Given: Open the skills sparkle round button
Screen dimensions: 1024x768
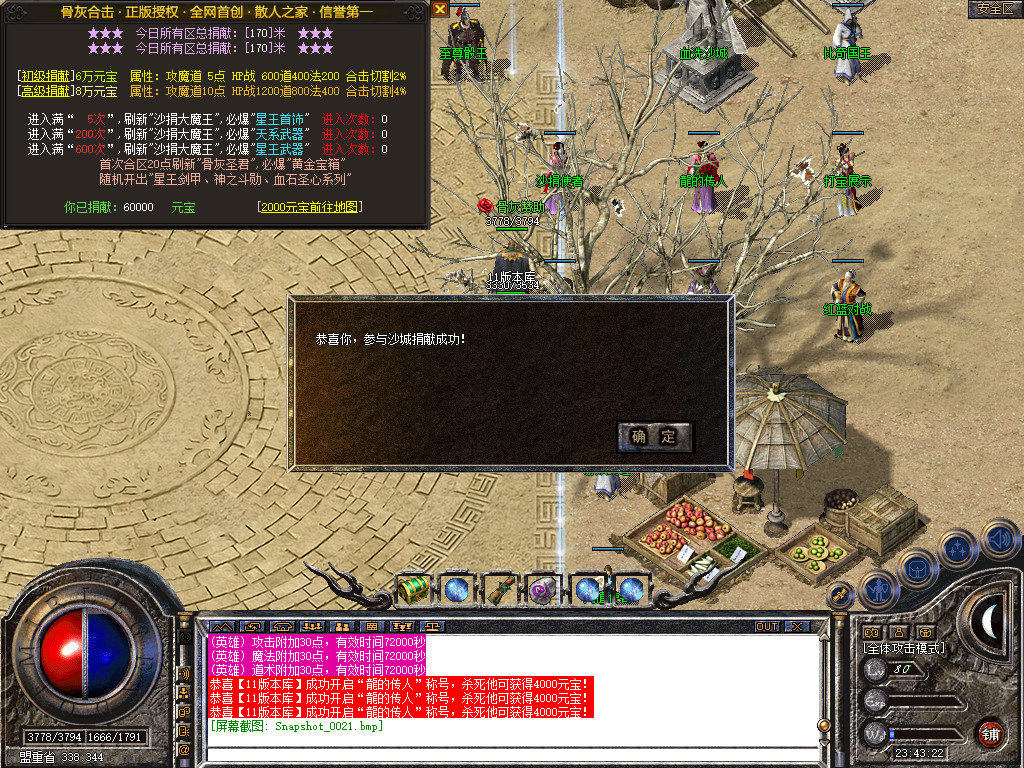Looking at the screenshot, I should [x=958, y=548].
